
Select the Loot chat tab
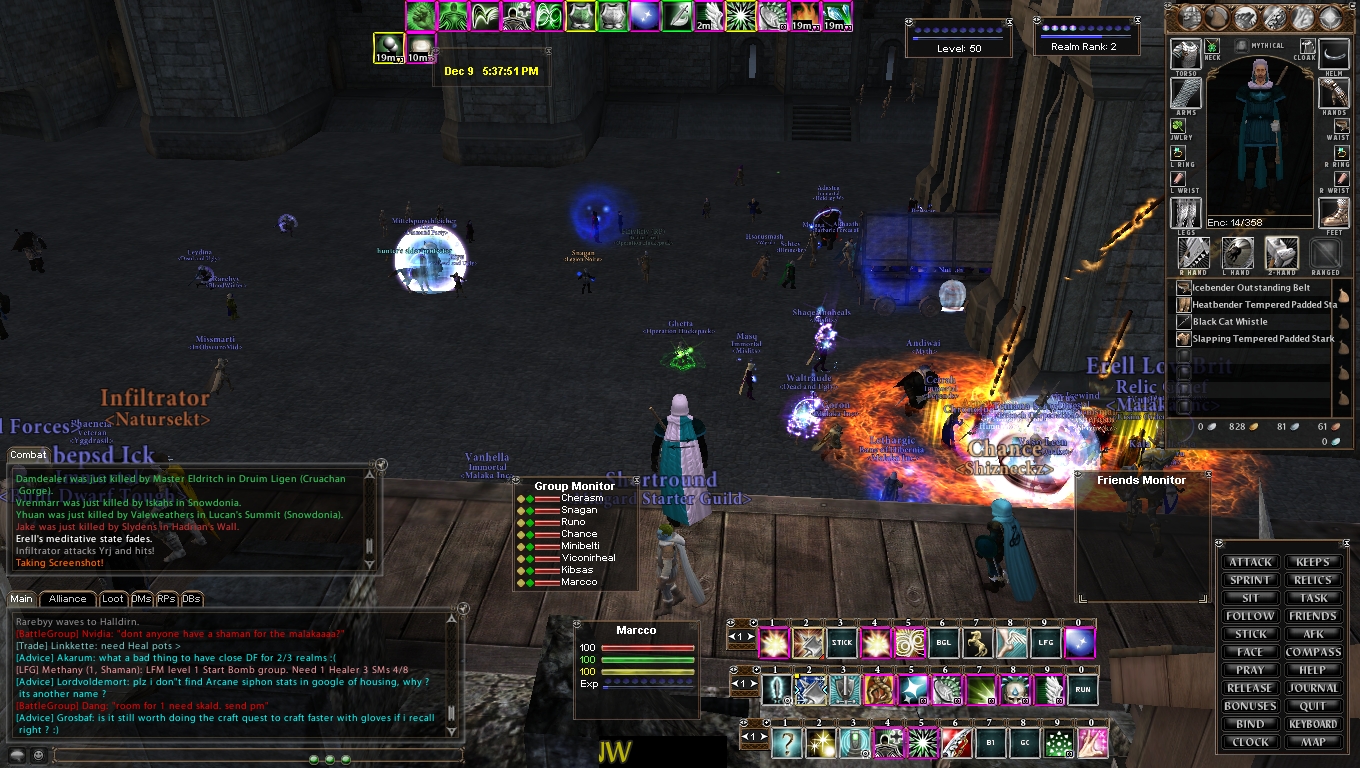[x=113, y=599]
